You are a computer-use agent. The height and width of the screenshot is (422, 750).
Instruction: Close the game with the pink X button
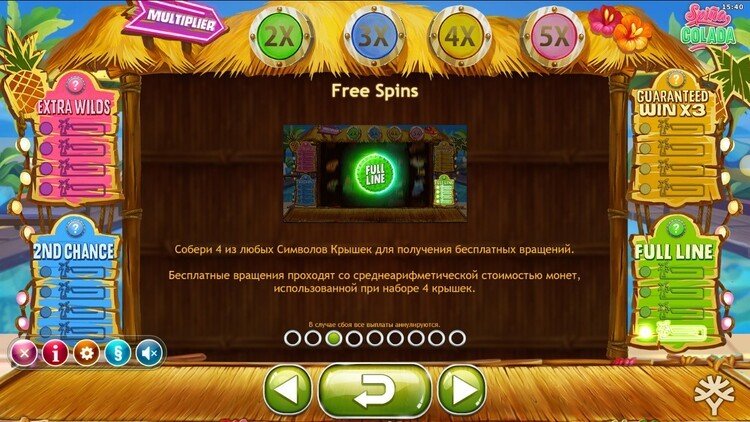point(23,352)
